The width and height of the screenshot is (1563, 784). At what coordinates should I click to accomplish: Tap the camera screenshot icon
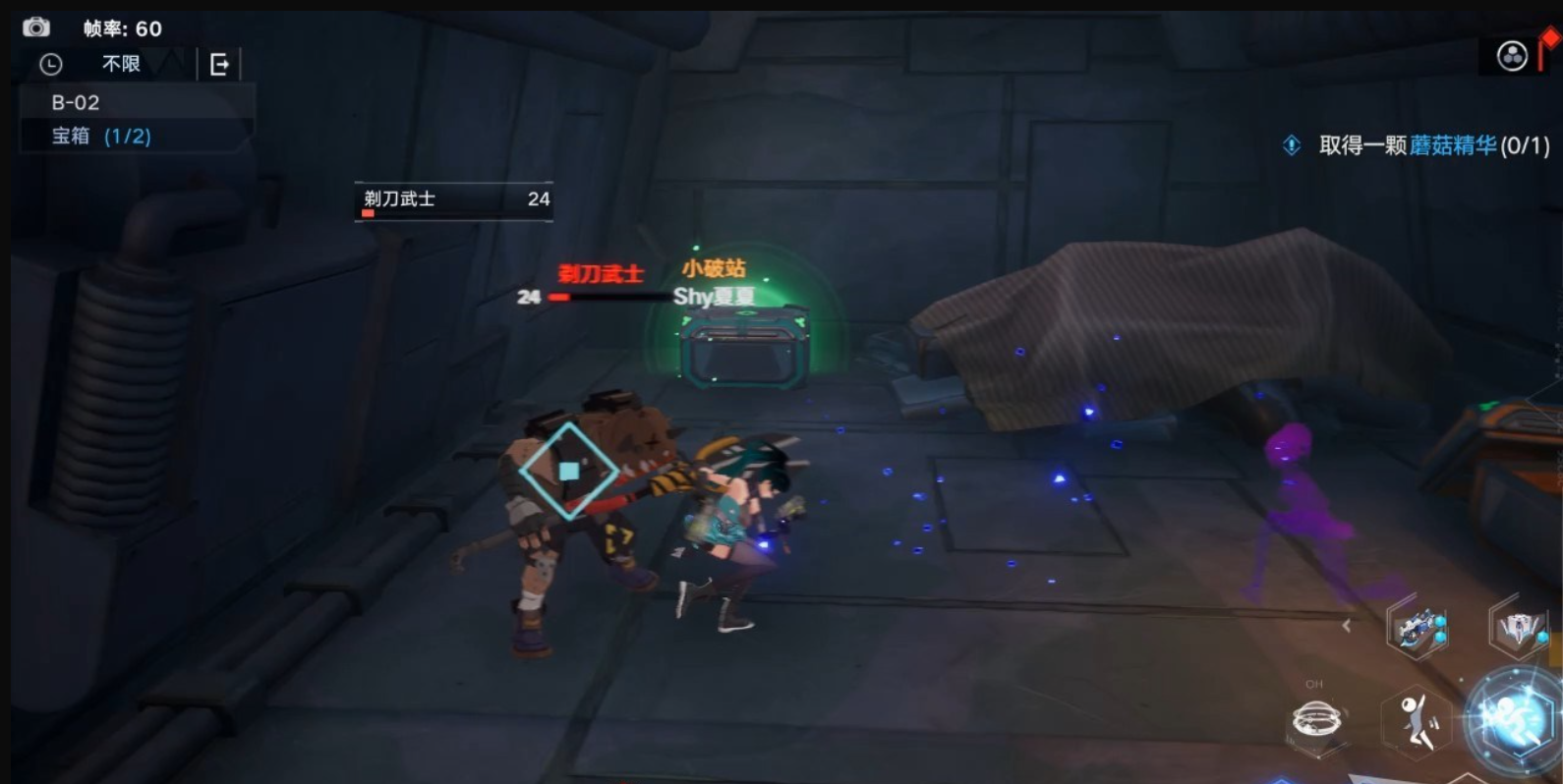[x=36, y=27]
